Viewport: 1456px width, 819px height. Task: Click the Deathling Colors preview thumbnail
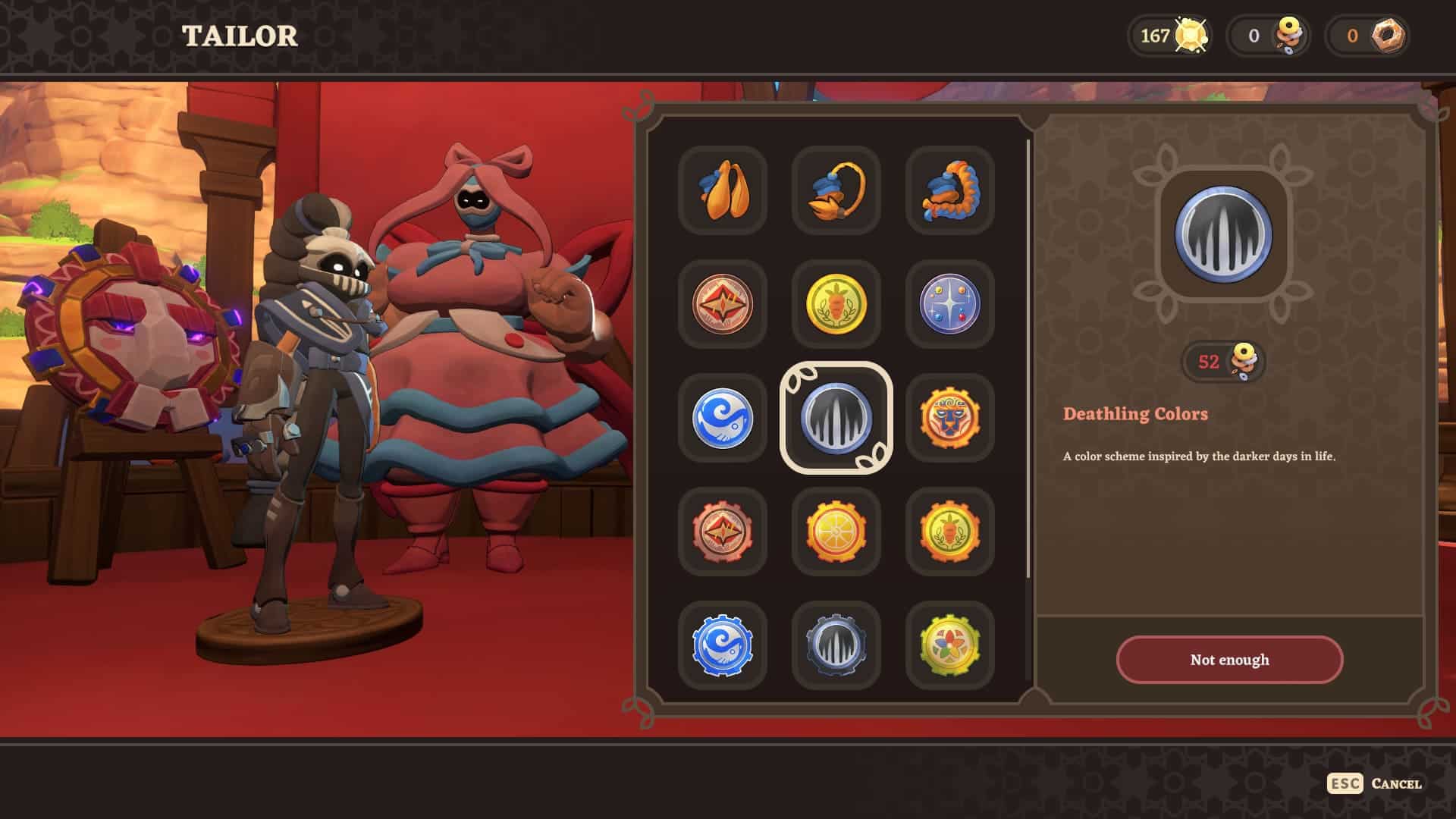[x=1227, y=236]
